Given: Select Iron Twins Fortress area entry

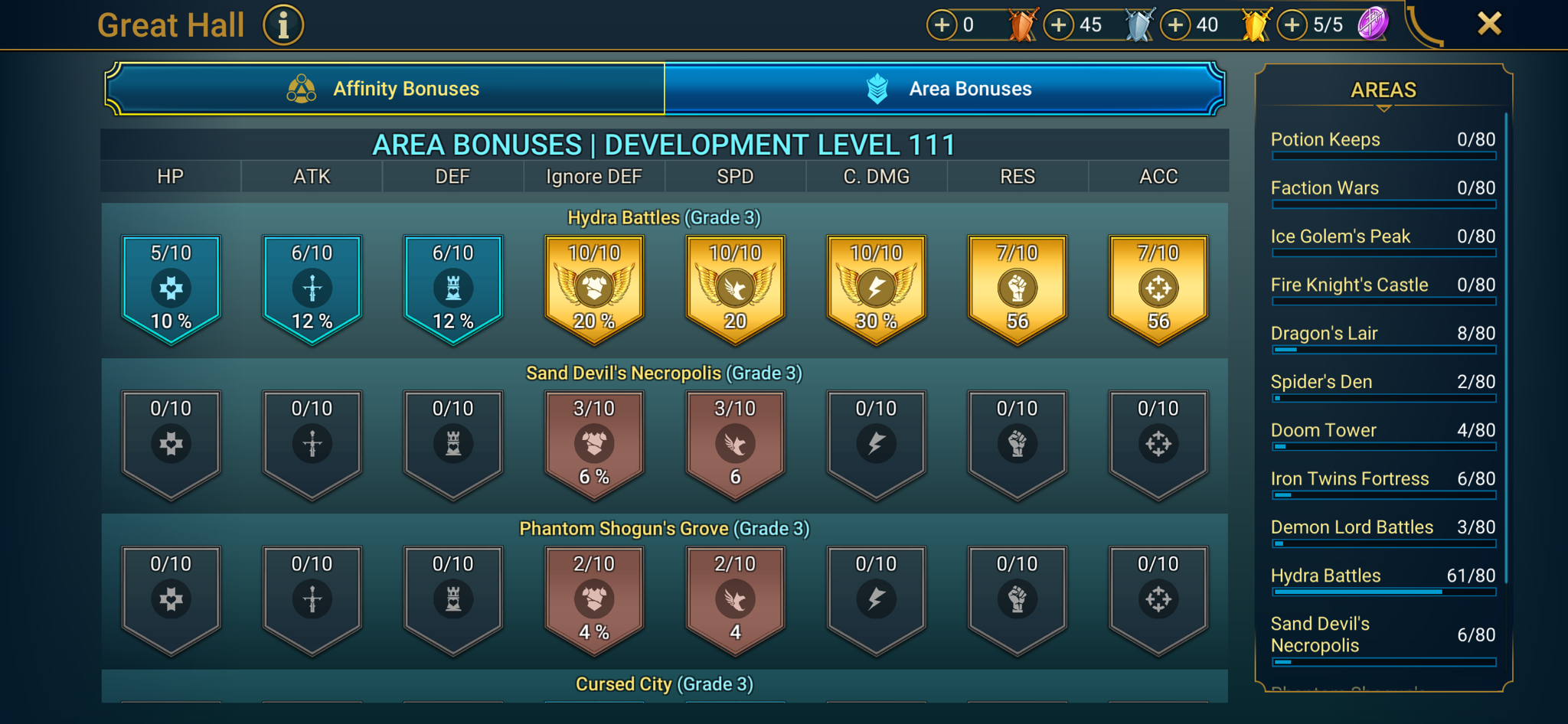Looking at the screenshot, I should [x=1383, y=480].
